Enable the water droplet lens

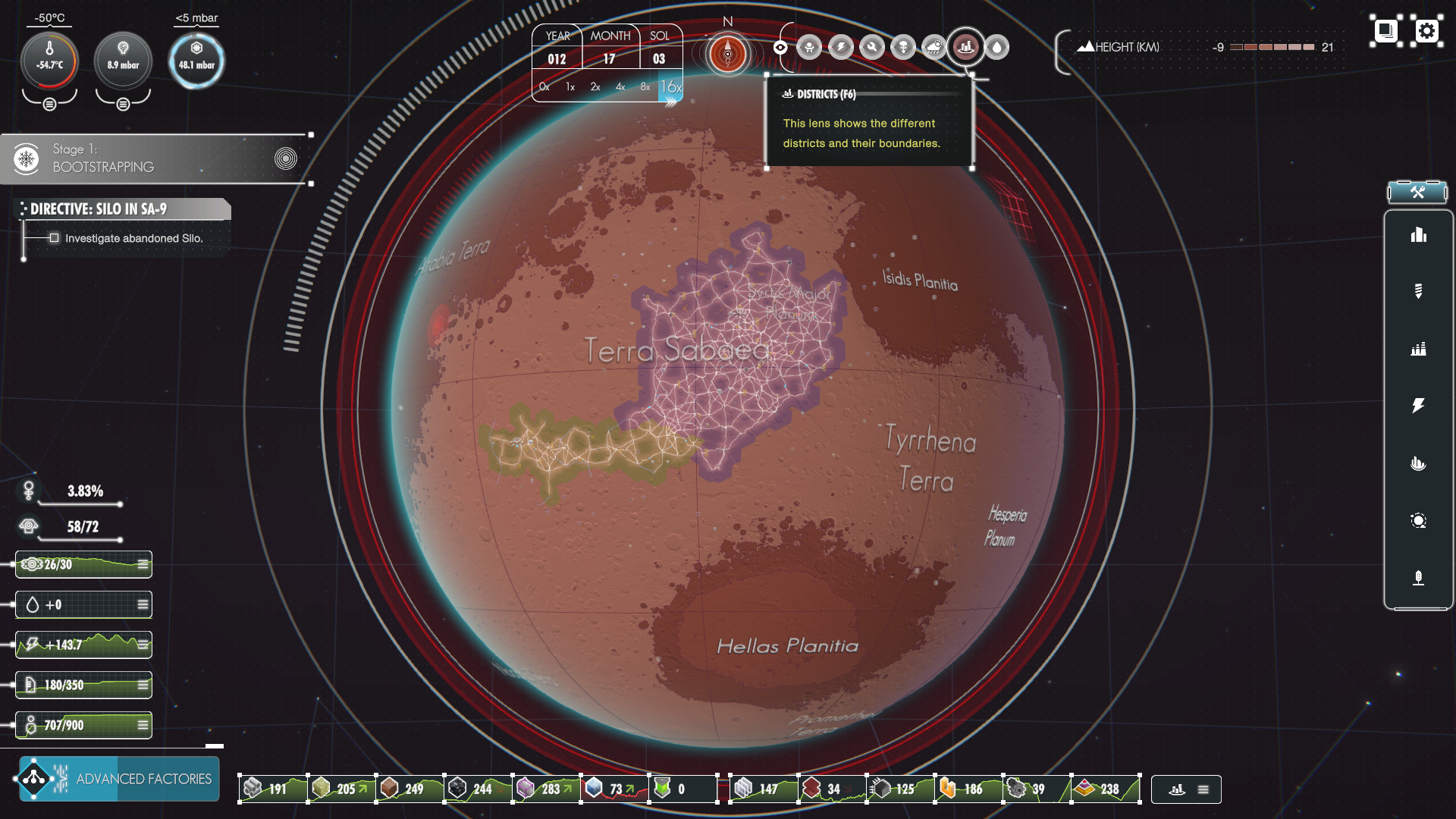(x=996, y=47)
